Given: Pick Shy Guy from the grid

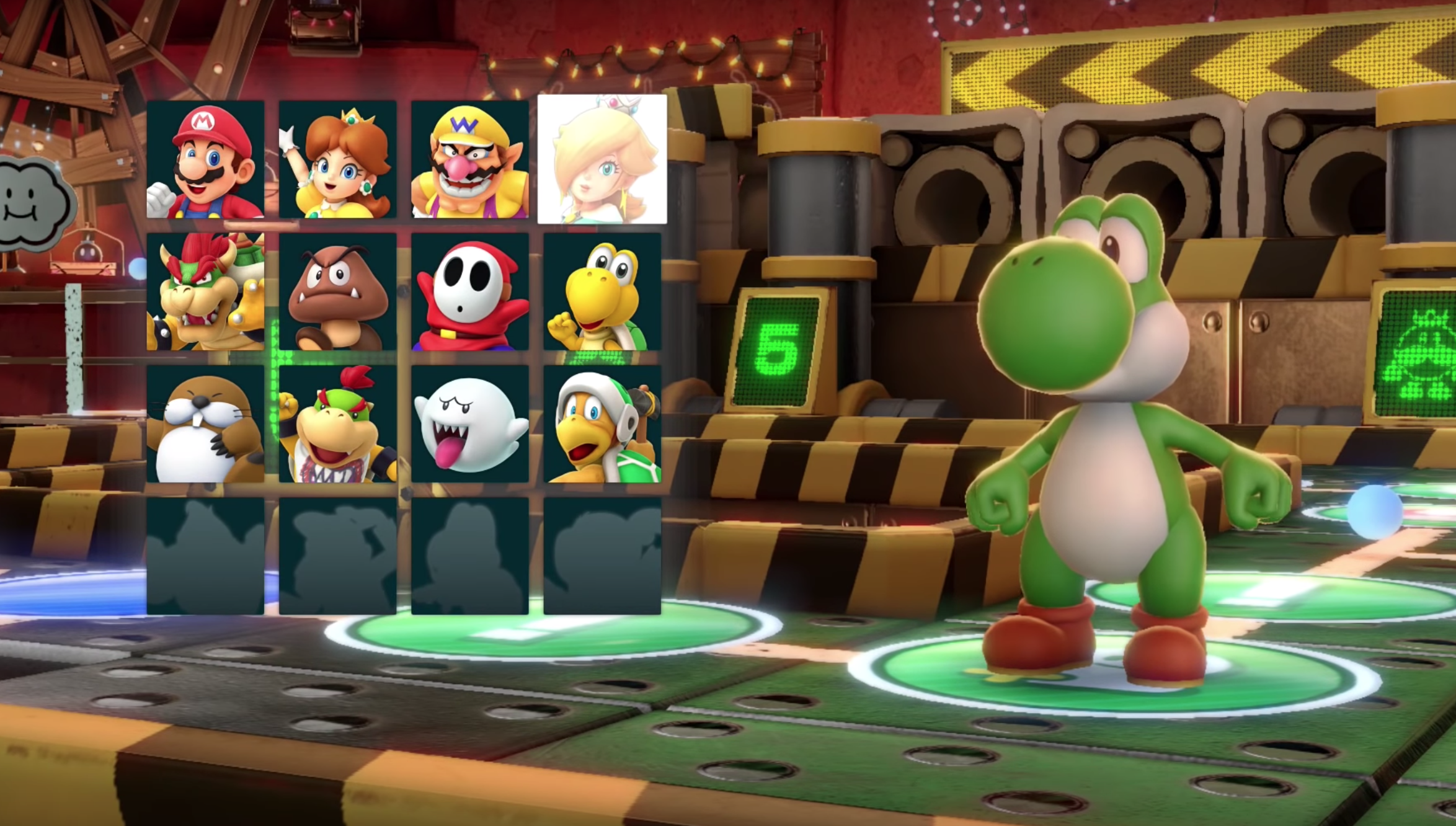Looking at the screenshot, I should [469, 291].
